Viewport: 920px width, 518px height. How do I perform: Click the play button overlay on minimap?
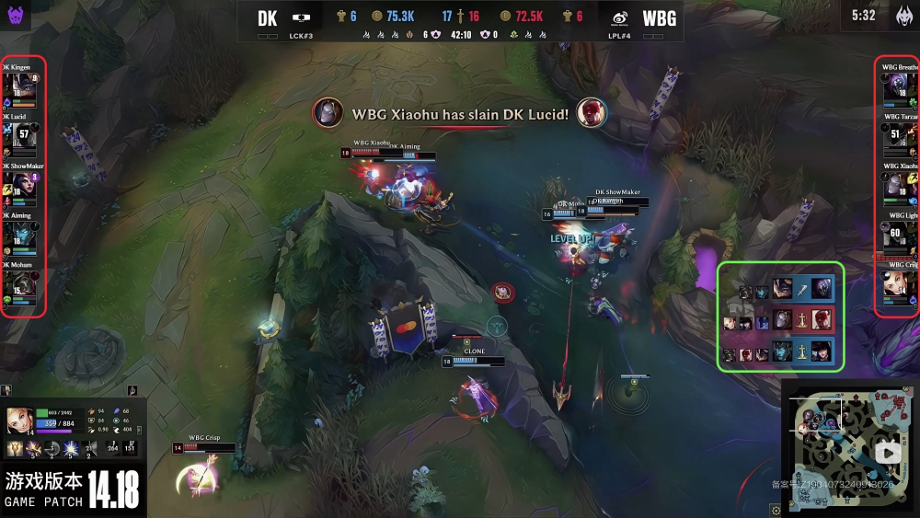tap(885, 452)
